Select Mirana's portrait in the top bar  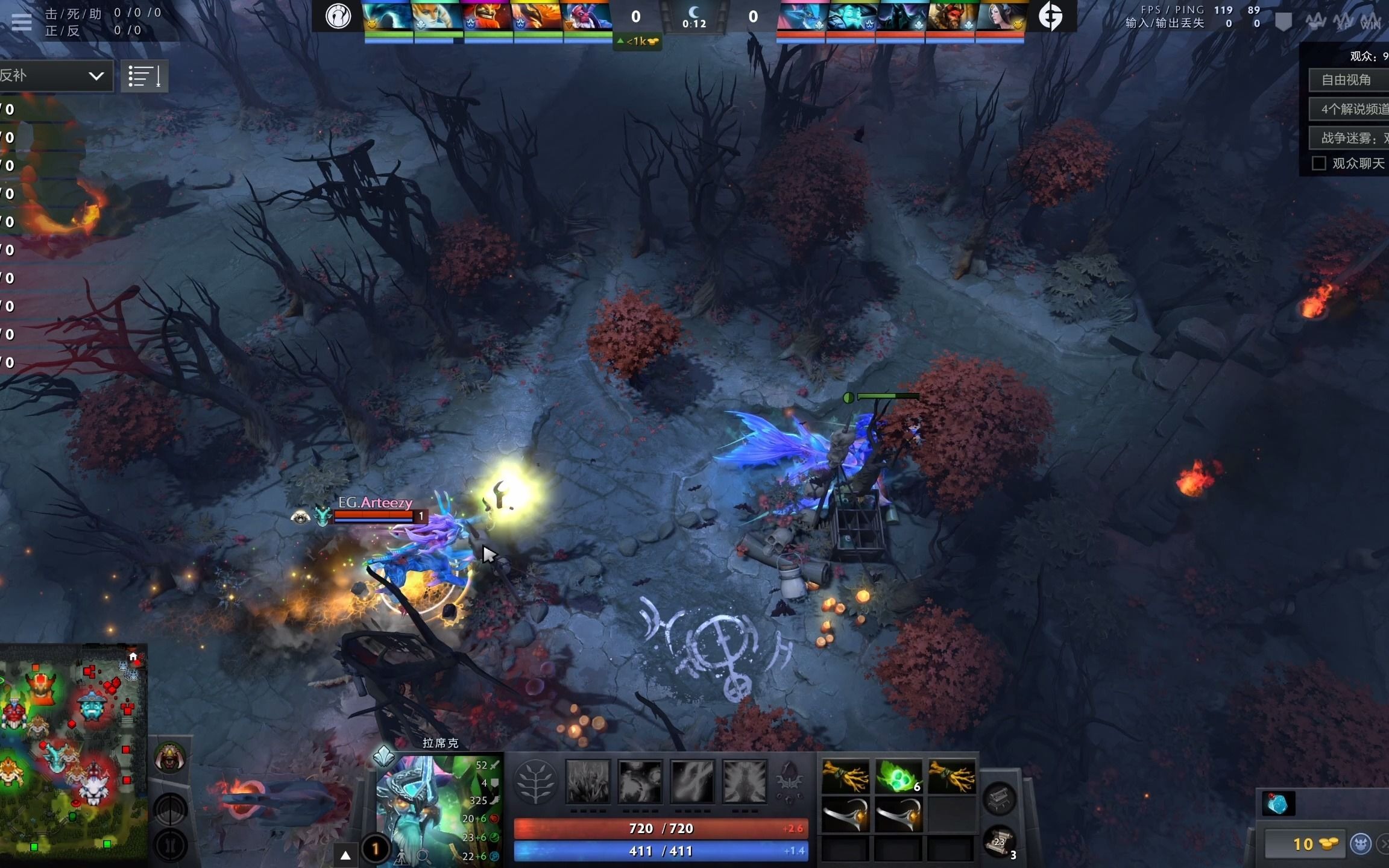pos(1000,17)
